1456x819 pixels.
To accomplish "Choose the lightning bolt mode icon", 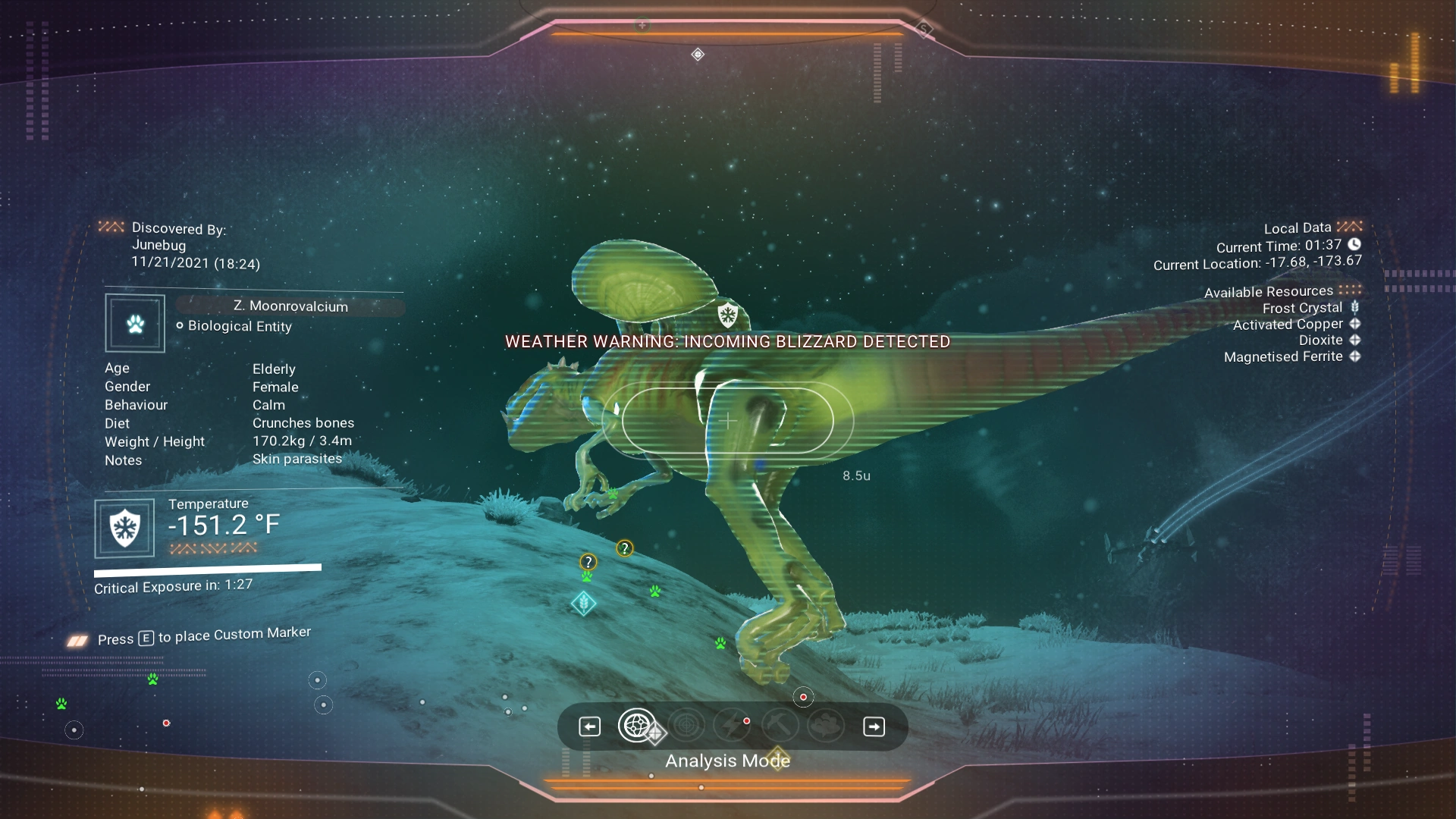I will click(732, 726).
